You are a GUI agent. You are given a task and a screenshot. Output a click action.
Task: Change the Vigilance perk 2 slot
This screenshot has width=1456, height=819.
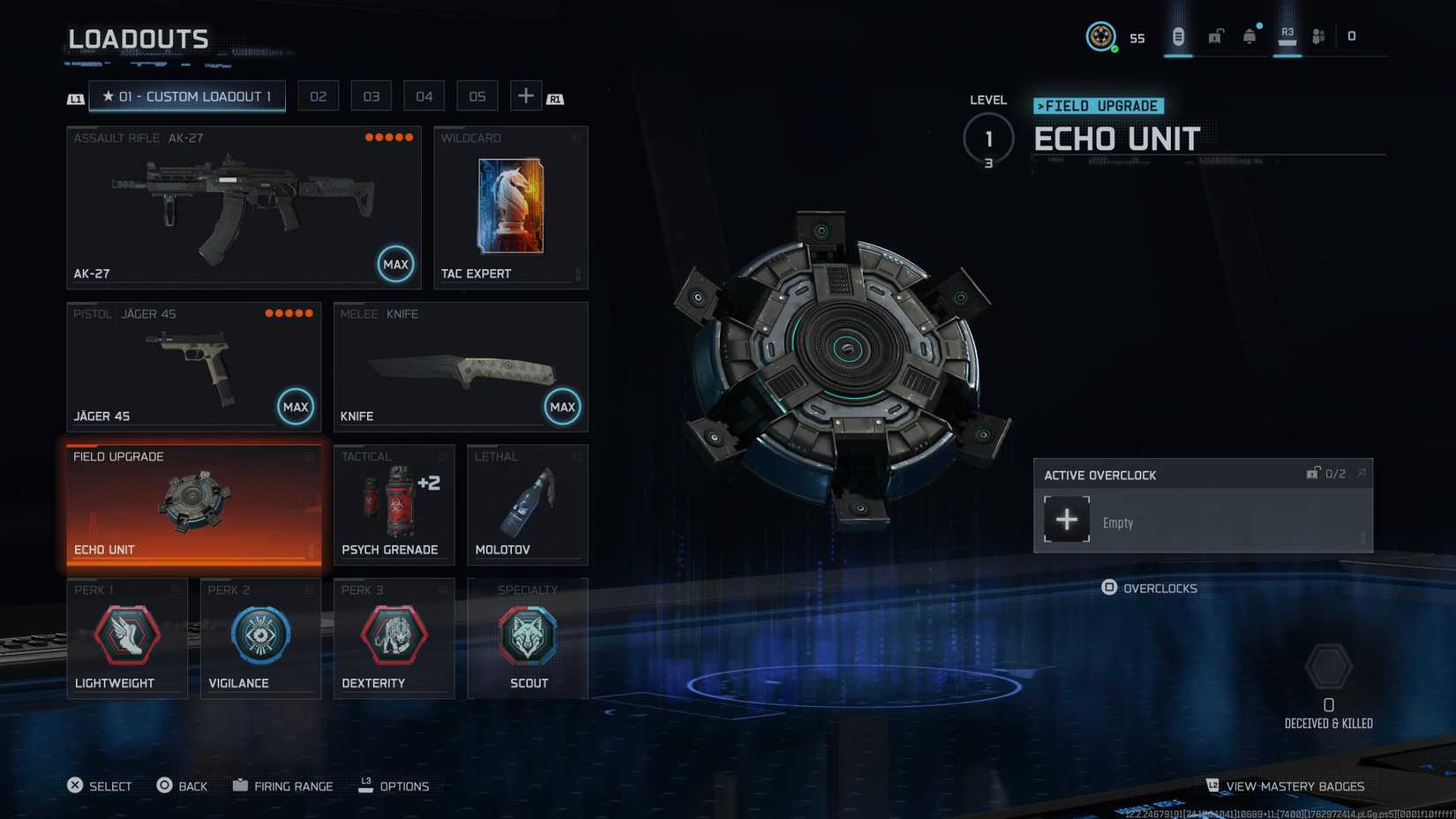tap(260, 638)
